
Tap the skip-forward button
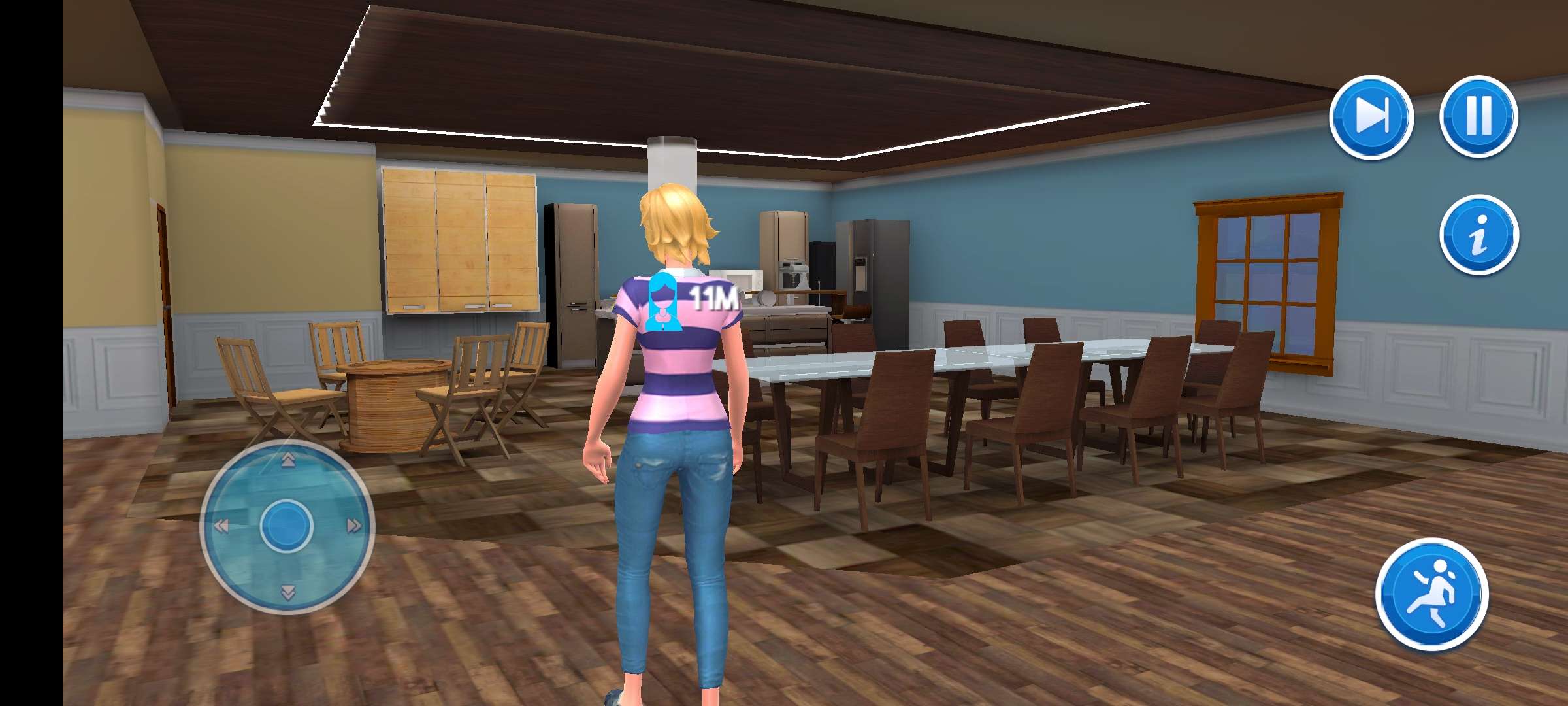click(x=1371, y=118)
